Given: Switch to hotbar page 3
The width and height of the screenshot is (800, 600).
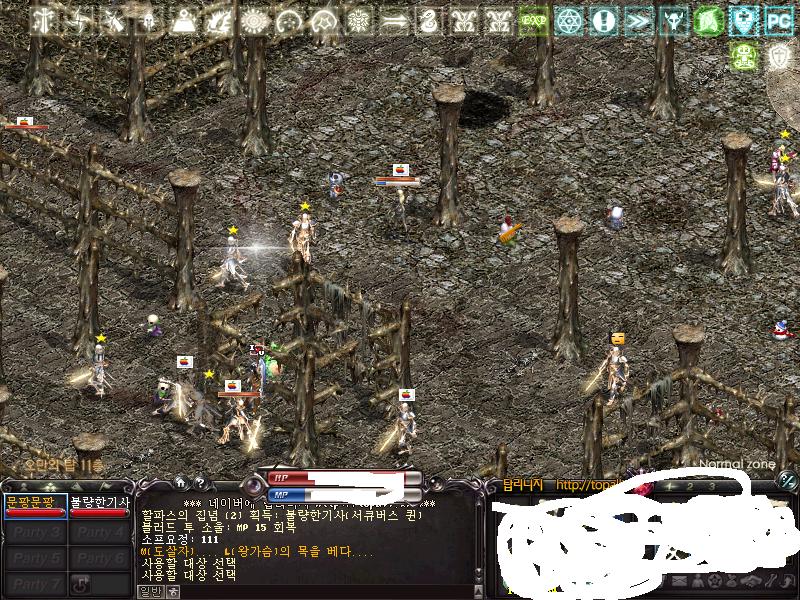Looking at the screenshot, I should (712, 486).
